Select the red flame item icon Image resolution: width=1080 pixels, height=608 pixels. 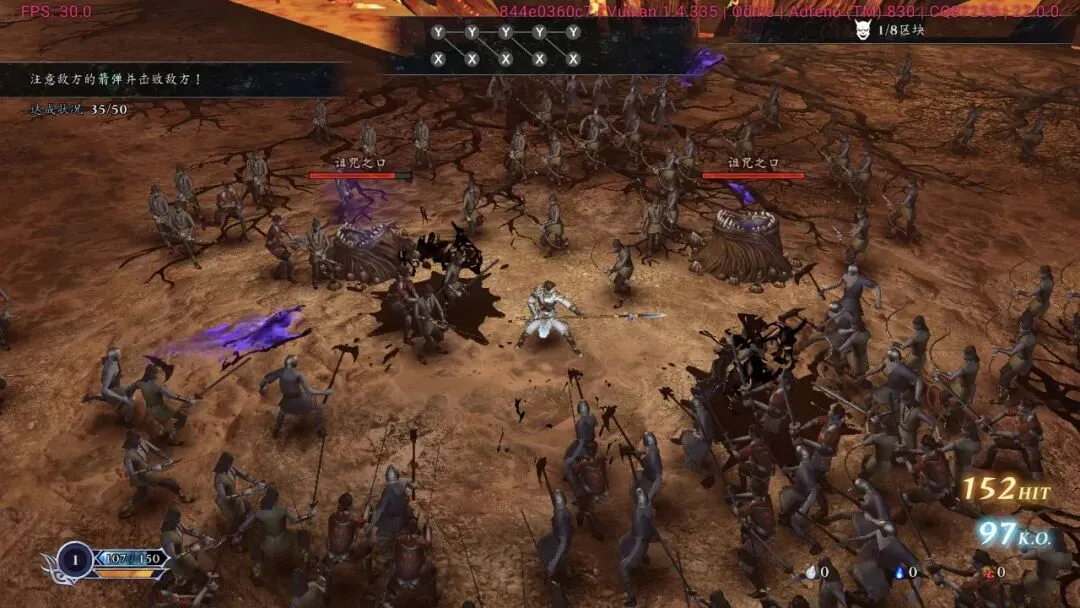tap(986, 572)
